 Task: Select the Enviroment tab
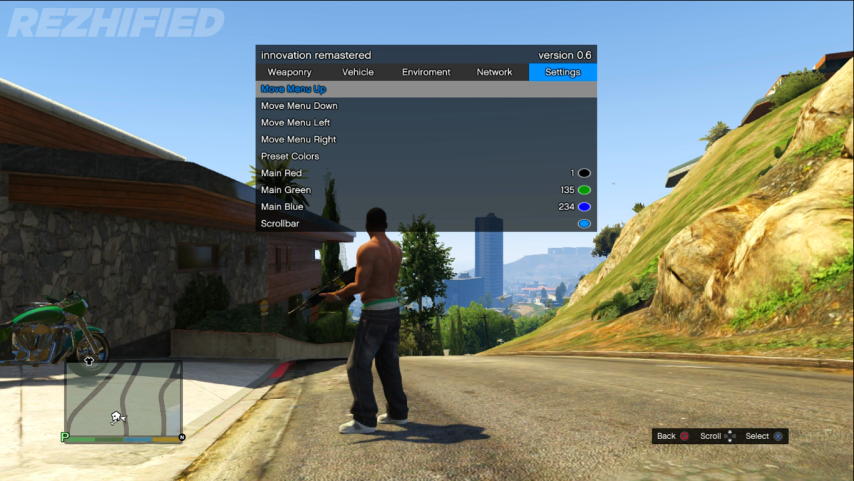[x=426, y=72]
